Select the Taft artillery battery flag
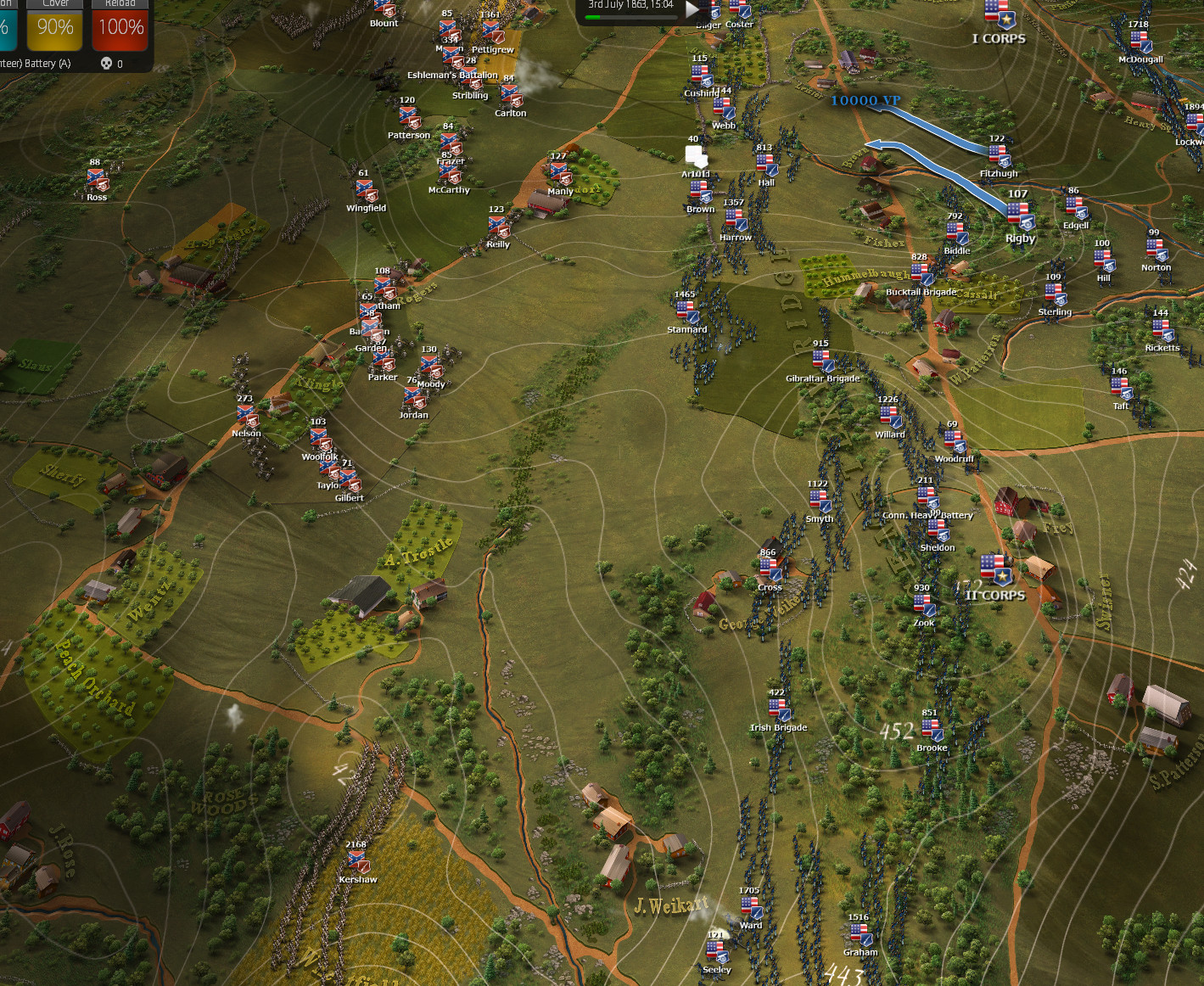The image size is (1204, 986). (x=1120, y=388)
